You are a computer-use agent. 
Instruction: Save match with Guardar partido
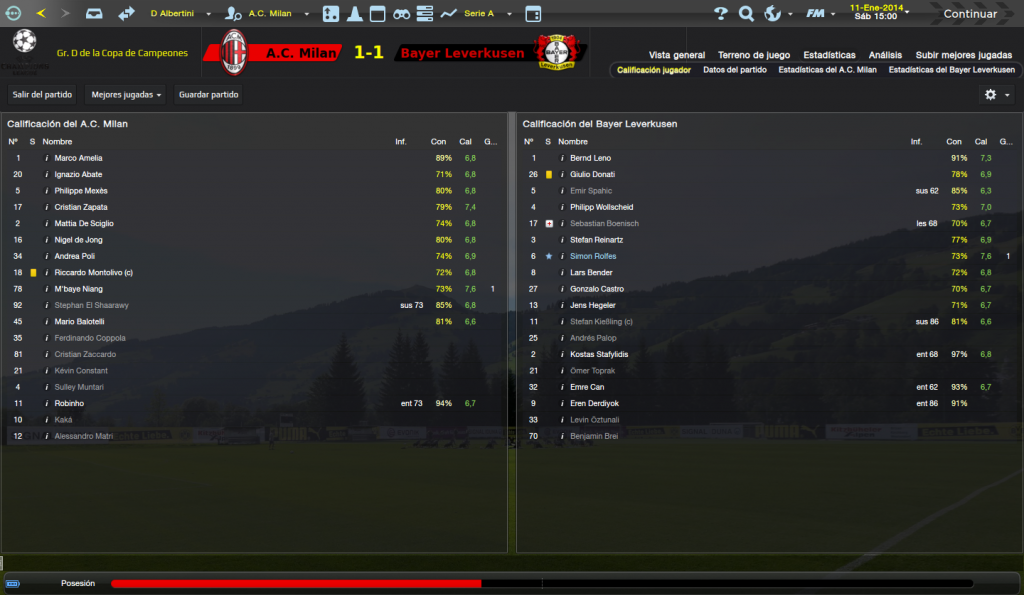(207, 95)
